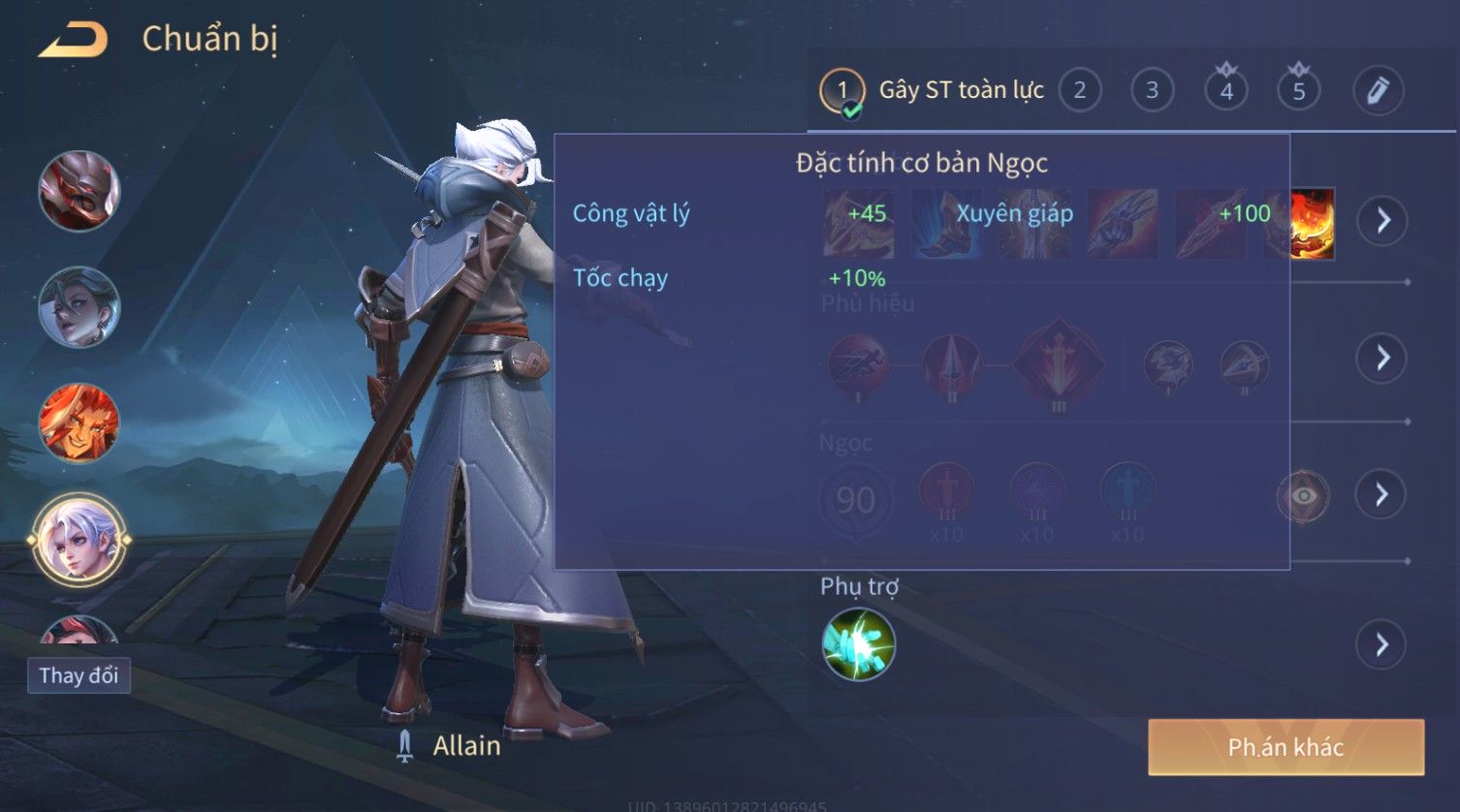Select the Phụ trợ support spell icon
The width and height of the screenshot is (1460, 812).
tap(859, 644)
